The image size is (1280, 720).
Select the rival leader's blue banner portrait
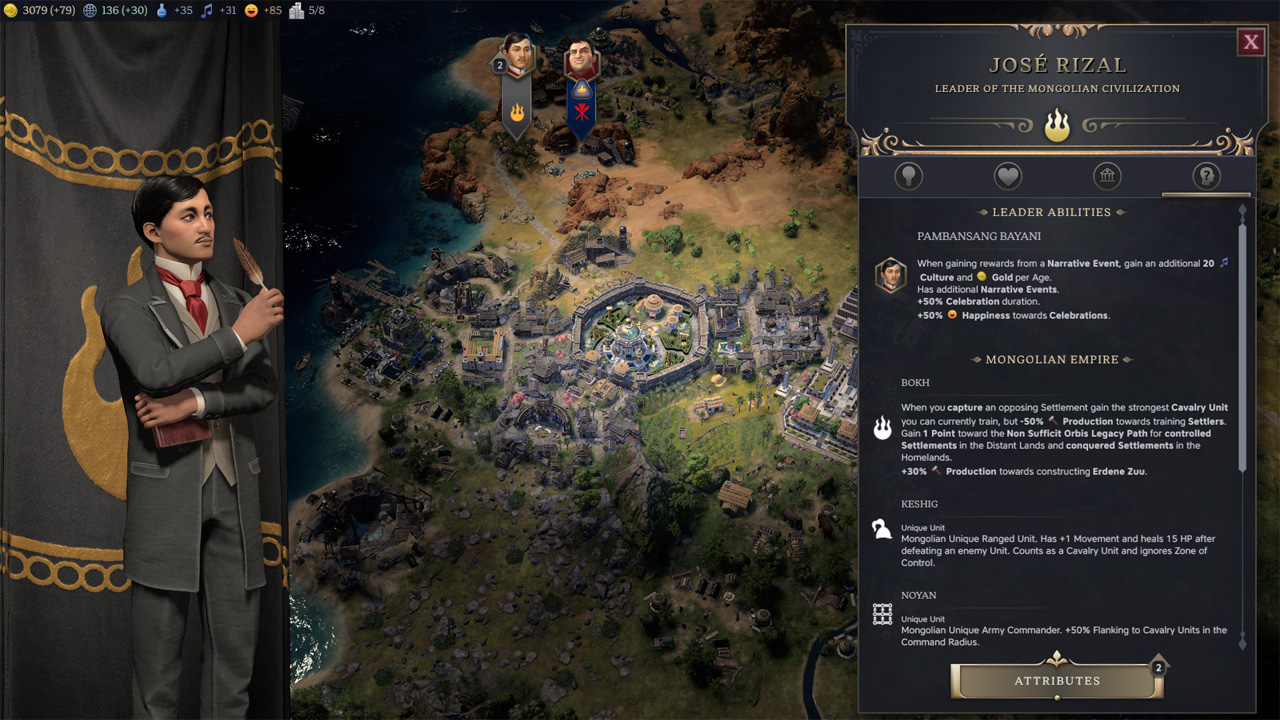tap(581, 62)
